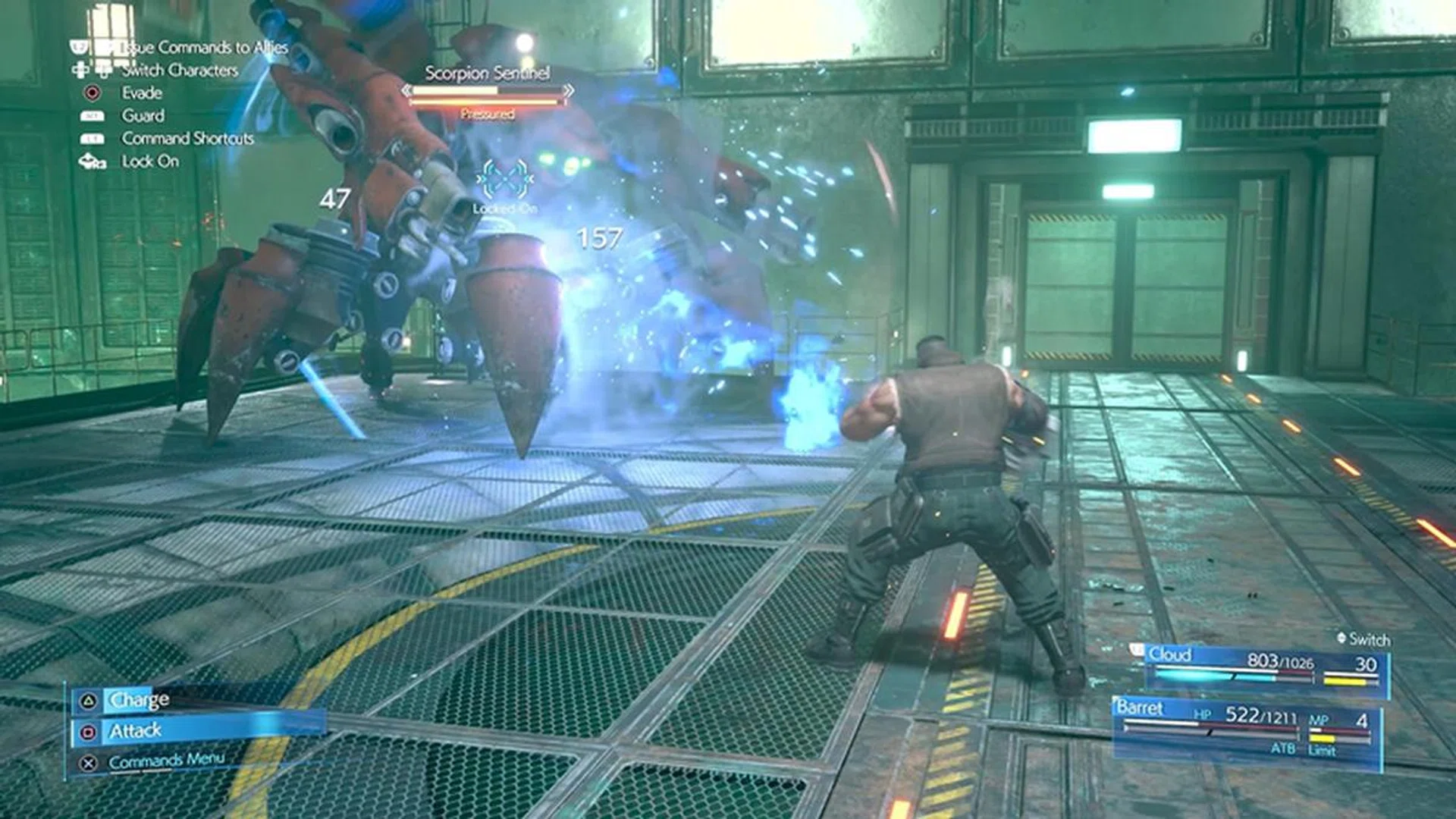Choose the Charge command
The width and height of the screenshot is (1456, 819).
coord(140,700)
